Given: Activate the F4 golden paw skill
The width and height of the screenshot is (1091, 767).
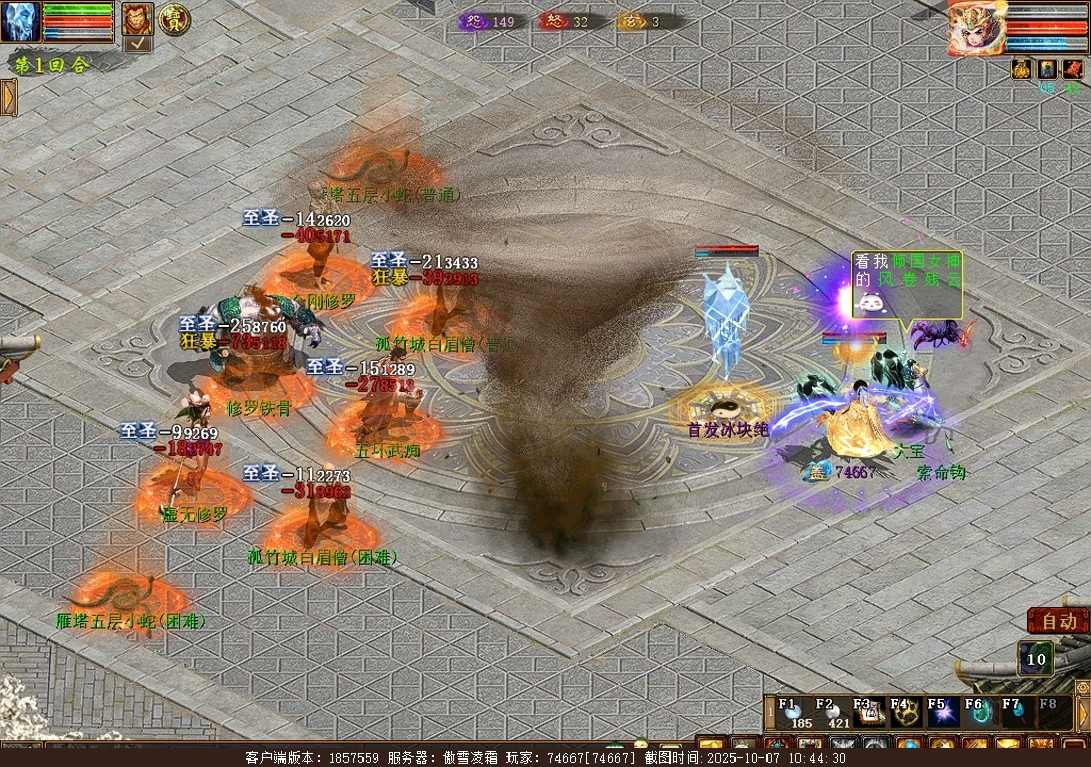Looking at the screenshot, I should click(904, 714).
